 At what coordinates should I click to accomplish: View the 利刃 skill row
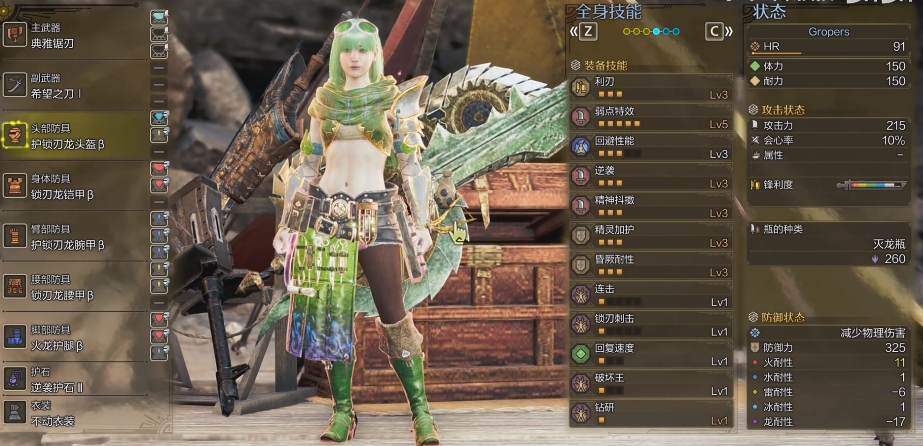(650, 88)
